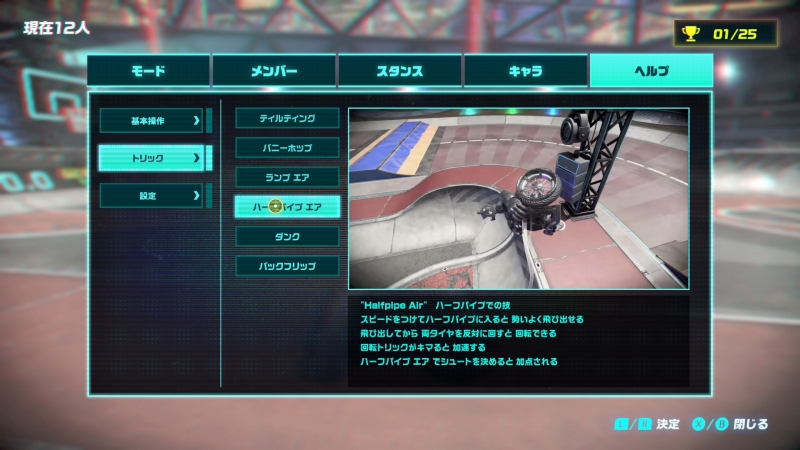Select the スタンス tab
This screenshot has height=450, width=800.
pyautogui.click(x=399, y=71)
